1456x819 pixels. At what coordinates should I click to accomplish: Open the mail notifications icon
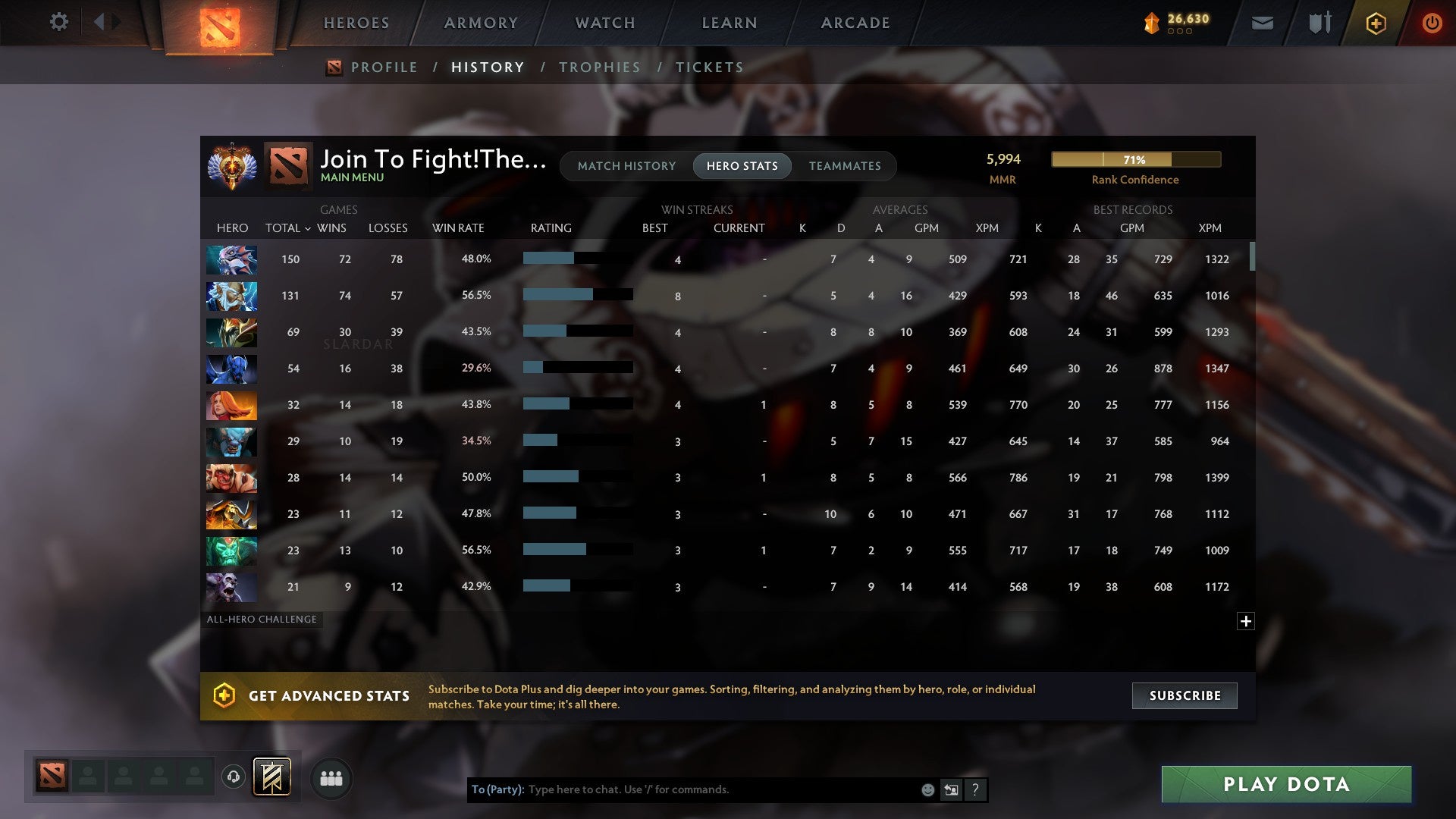tap(1262, 23)
